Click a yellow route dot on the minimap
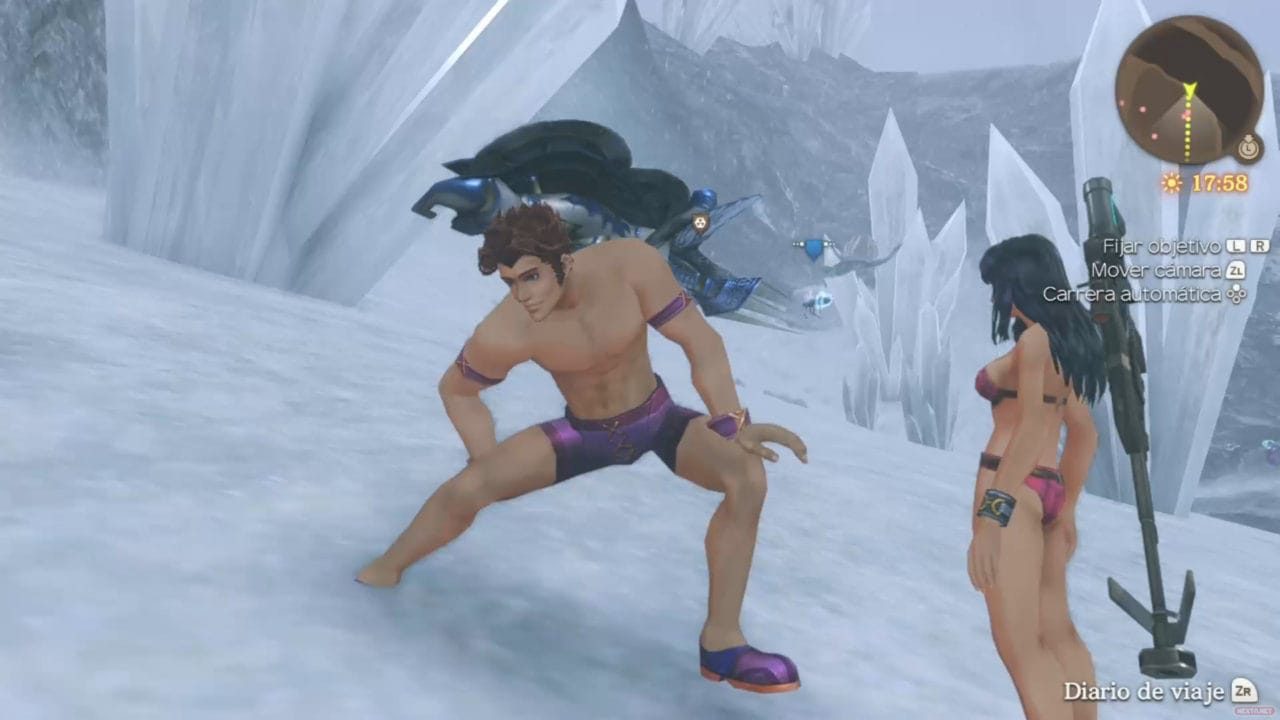Image resolution: width=1280 pixels, height=720 pixels. pos(1189,132)
